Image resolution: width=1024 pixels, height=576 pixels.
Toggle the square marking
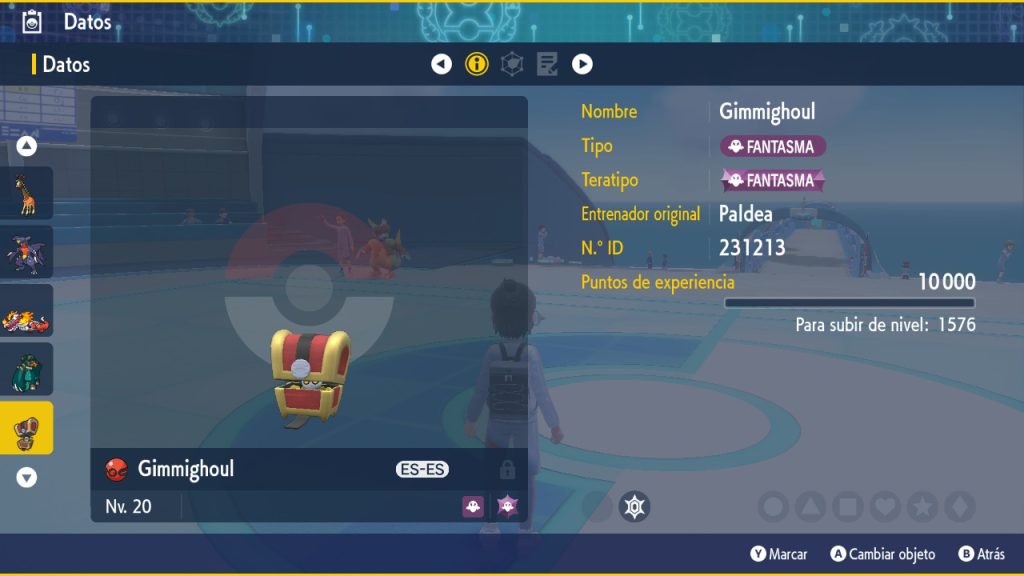click(847, 507)
